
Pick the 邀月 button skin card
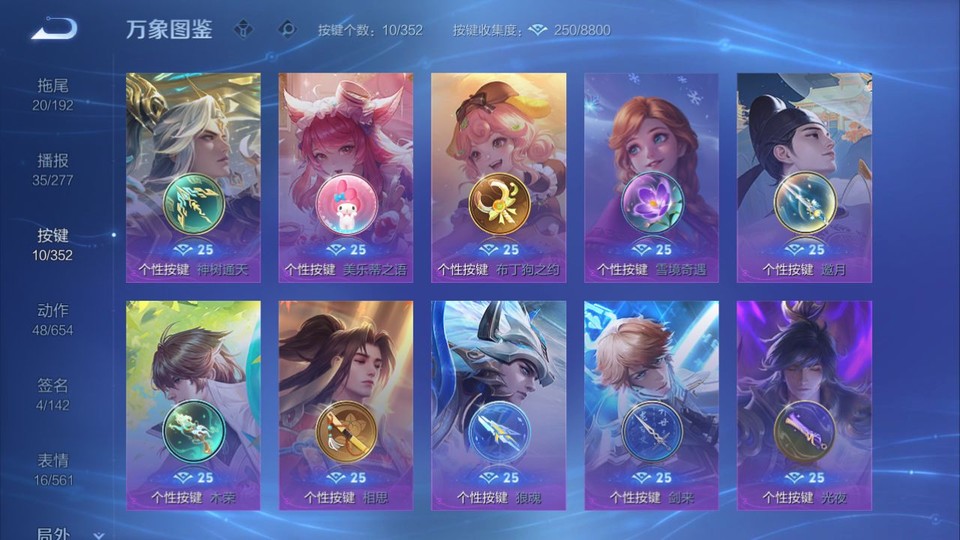point(804,177)
